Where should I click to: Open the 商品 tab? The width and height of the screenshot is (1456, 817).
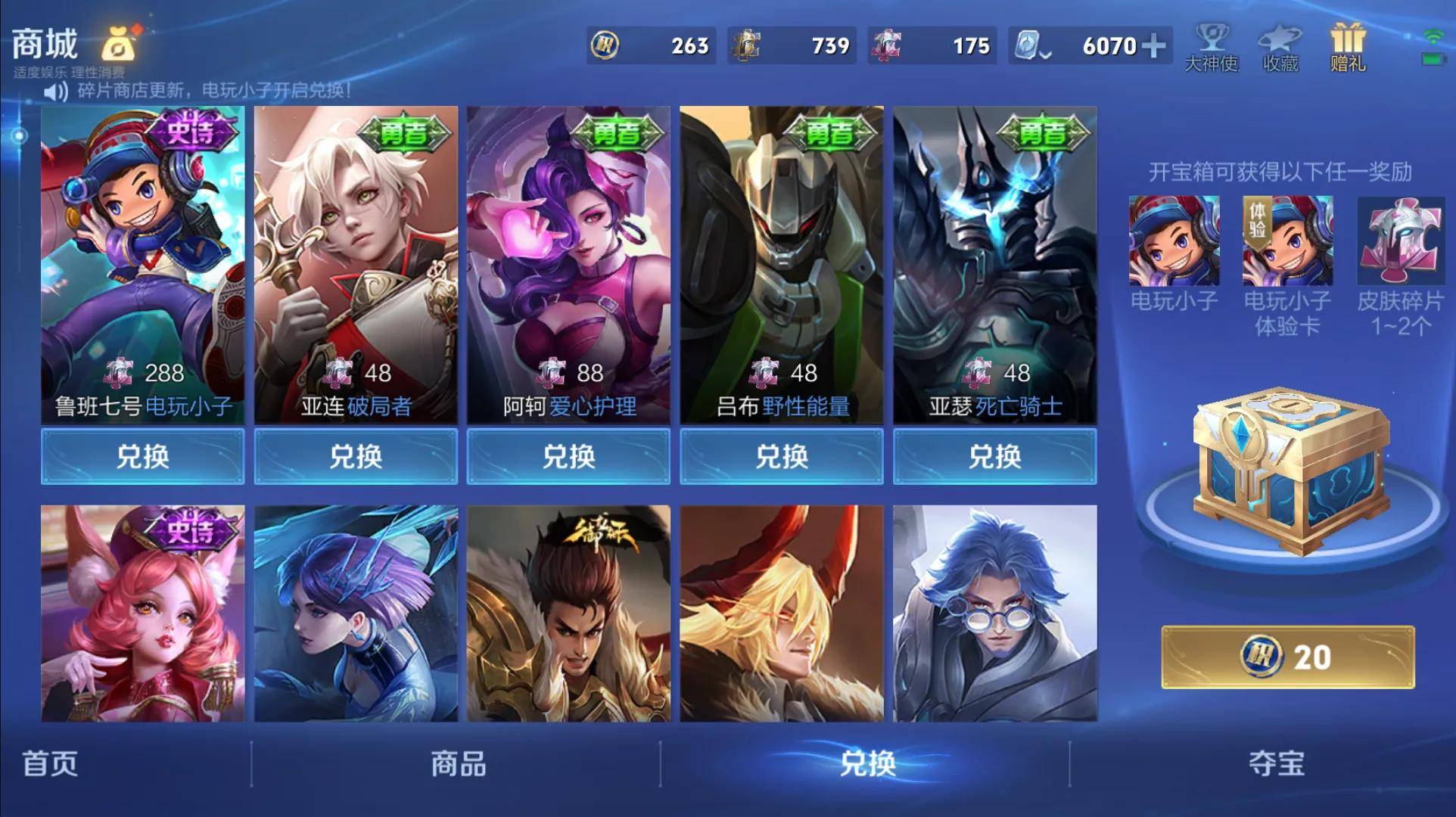click(x=458, y=764)
